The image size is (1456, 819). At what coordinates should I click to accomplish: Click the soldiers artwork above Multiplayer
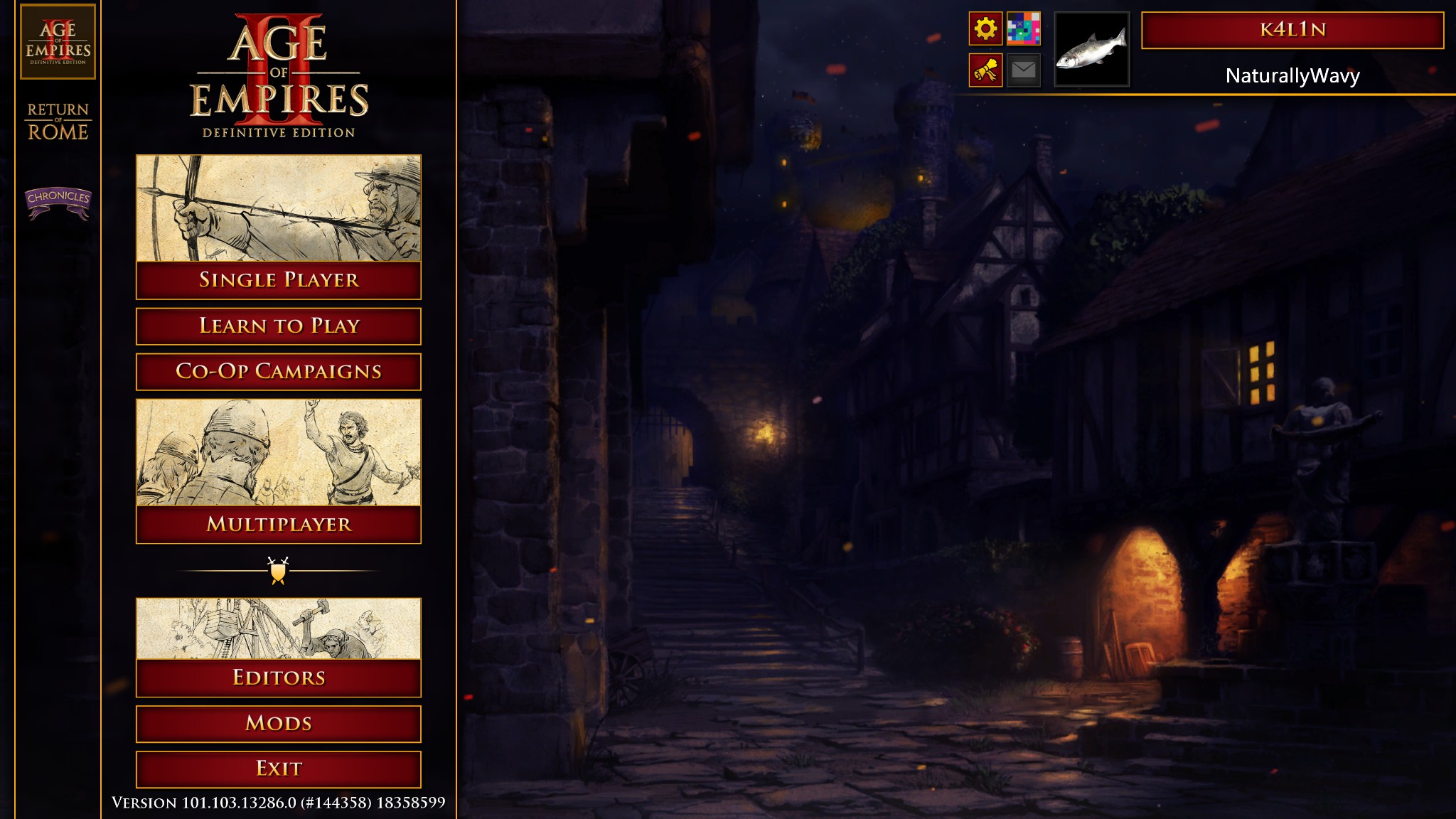(279, 453)
